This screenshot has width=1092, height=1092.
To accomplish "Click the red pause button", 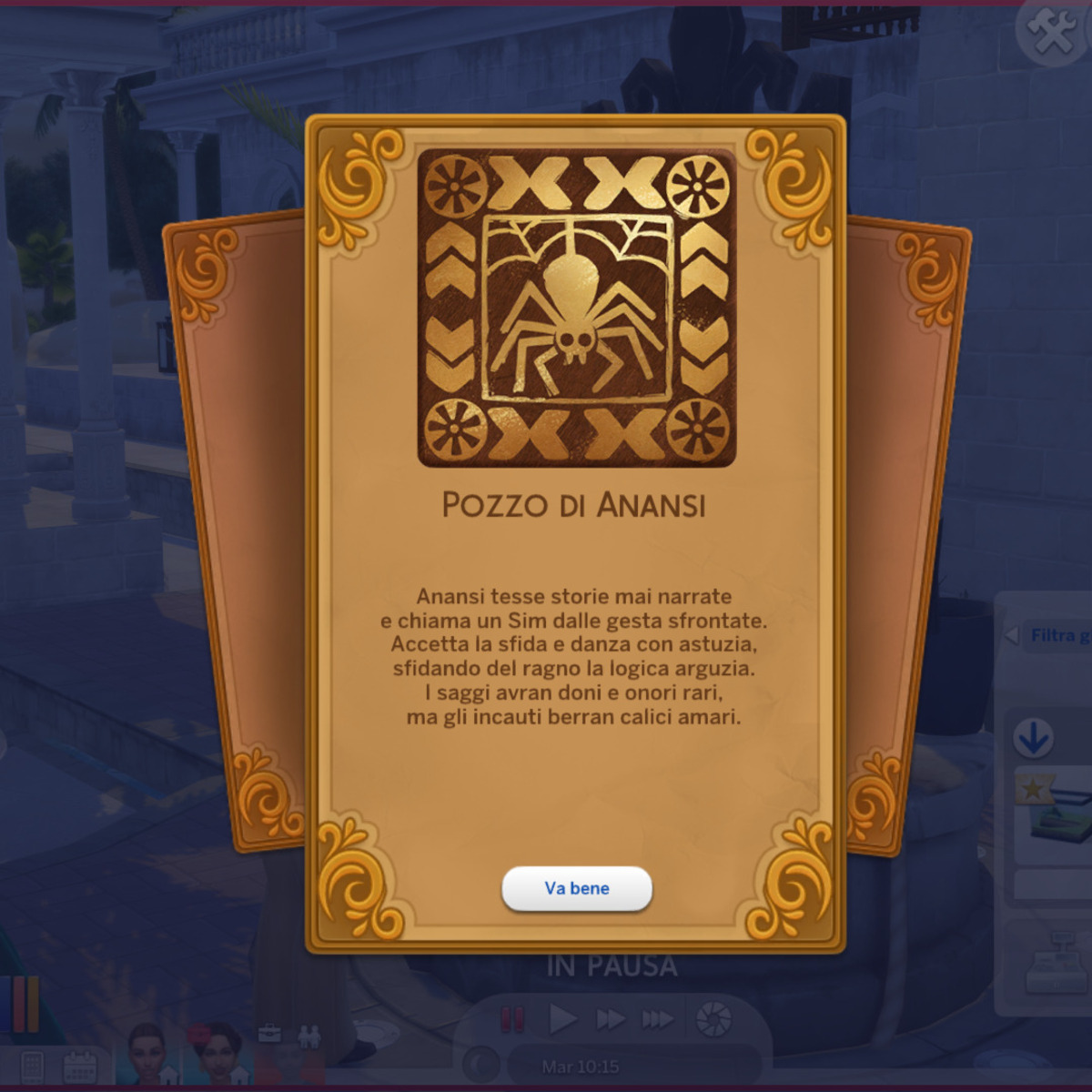I will coord(513,1018).
